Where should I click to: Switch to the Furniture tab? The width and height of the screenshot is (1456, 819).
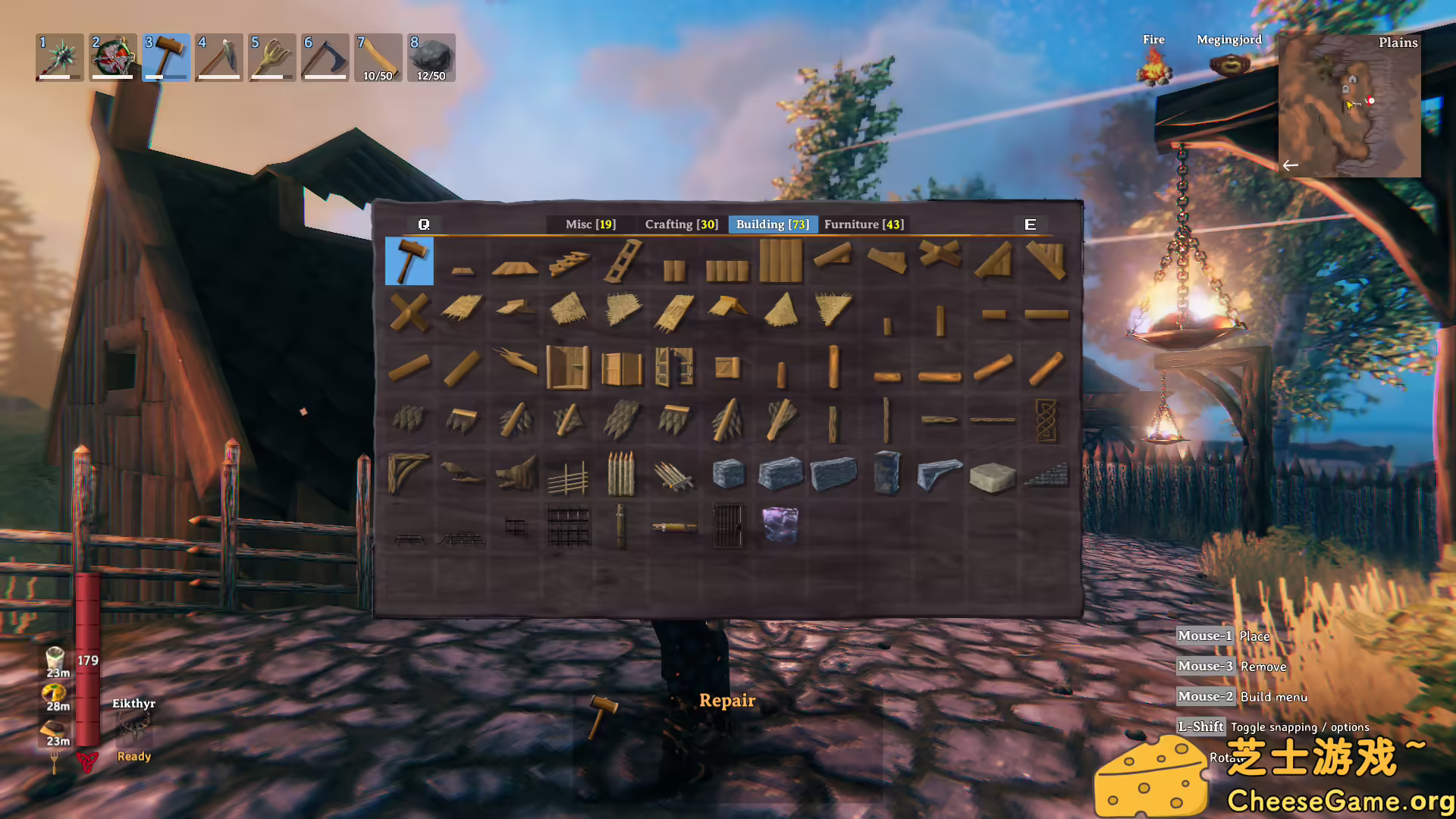point(864,224)
